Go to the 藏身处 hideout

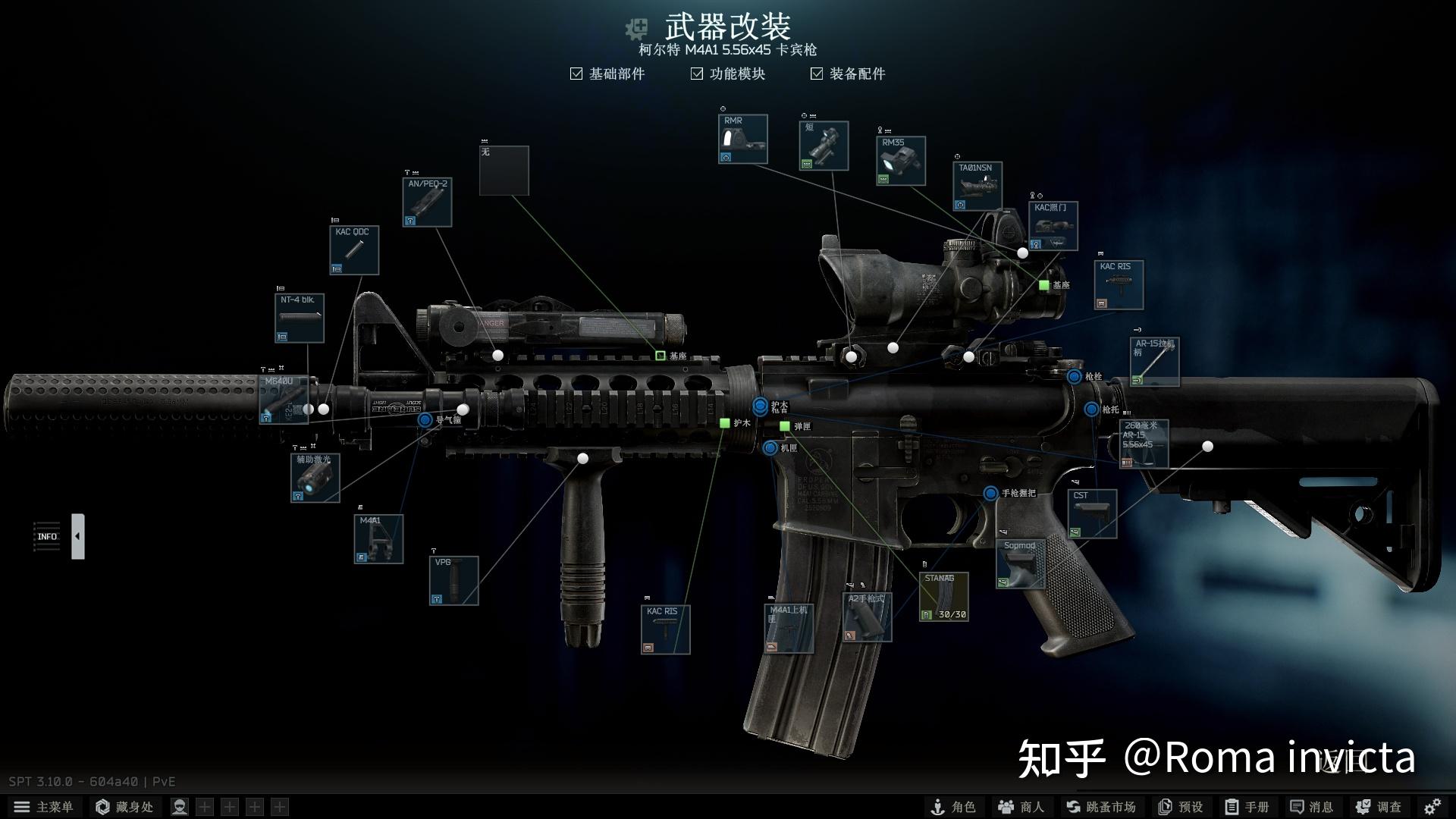(x=125, y=806)
